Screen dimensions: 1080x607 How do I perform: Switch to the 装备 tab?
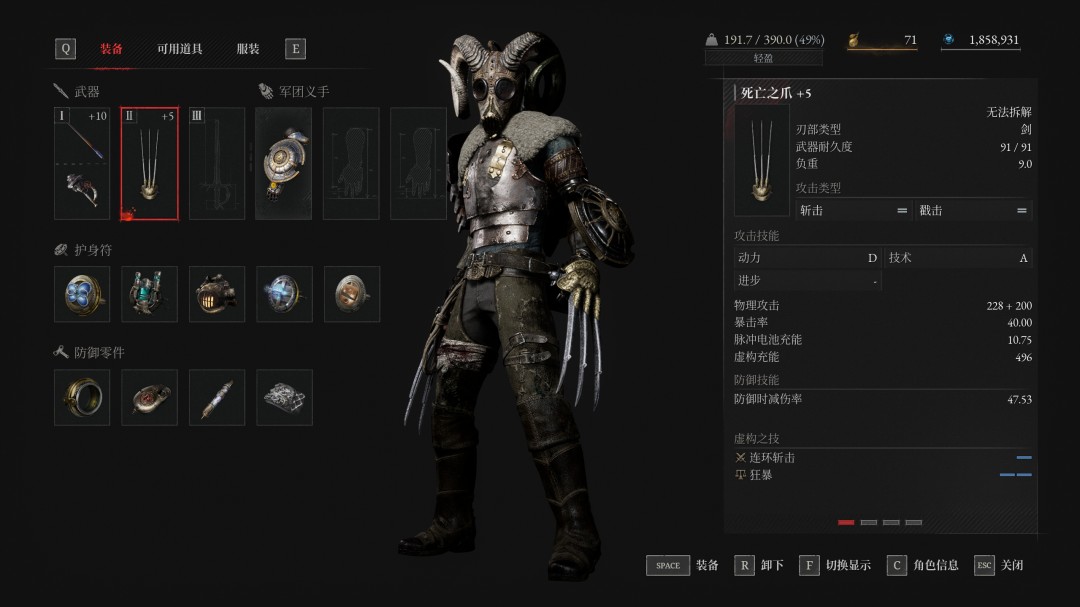point(111,49)
